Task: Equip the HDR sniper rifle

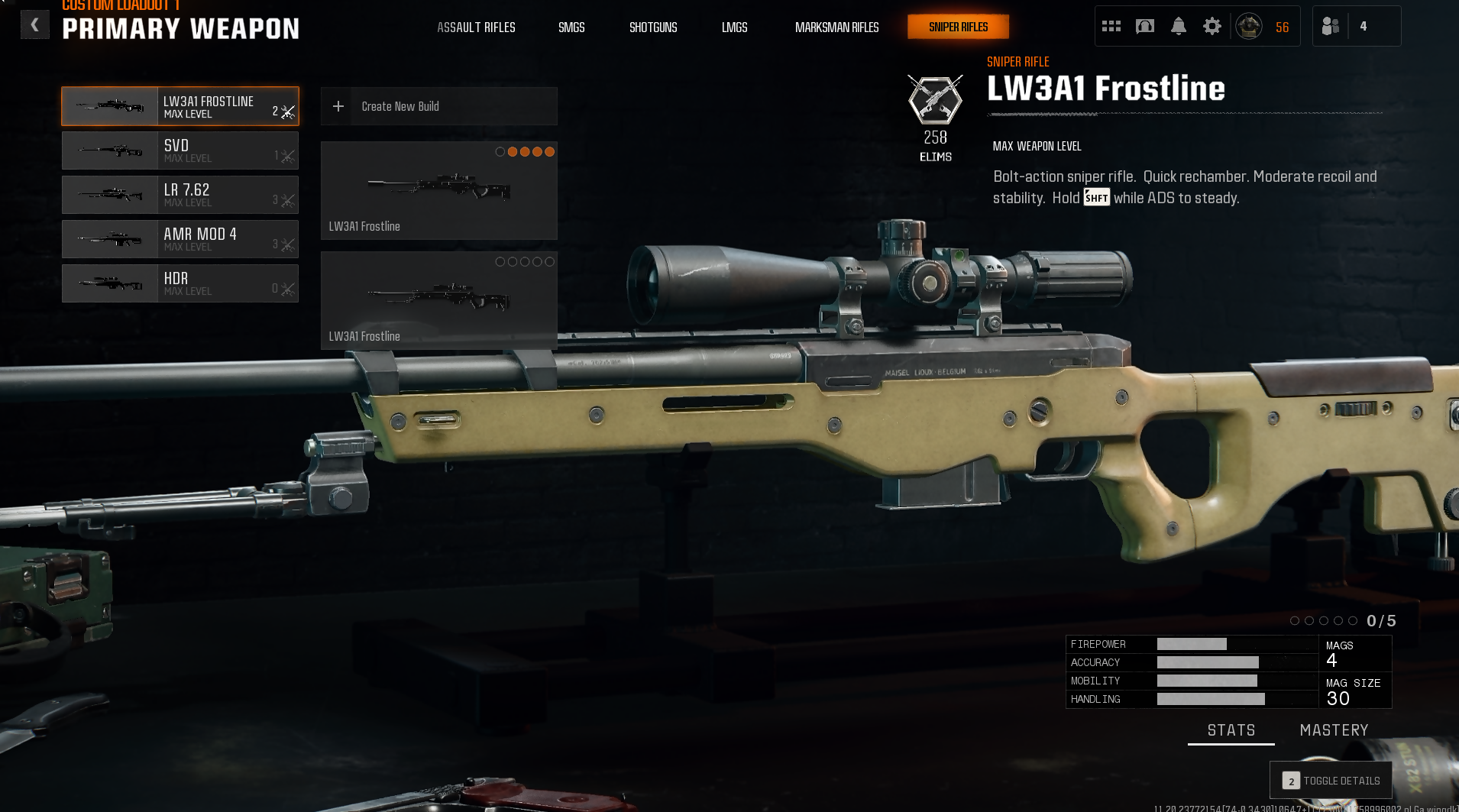Action: pos(180,283)
